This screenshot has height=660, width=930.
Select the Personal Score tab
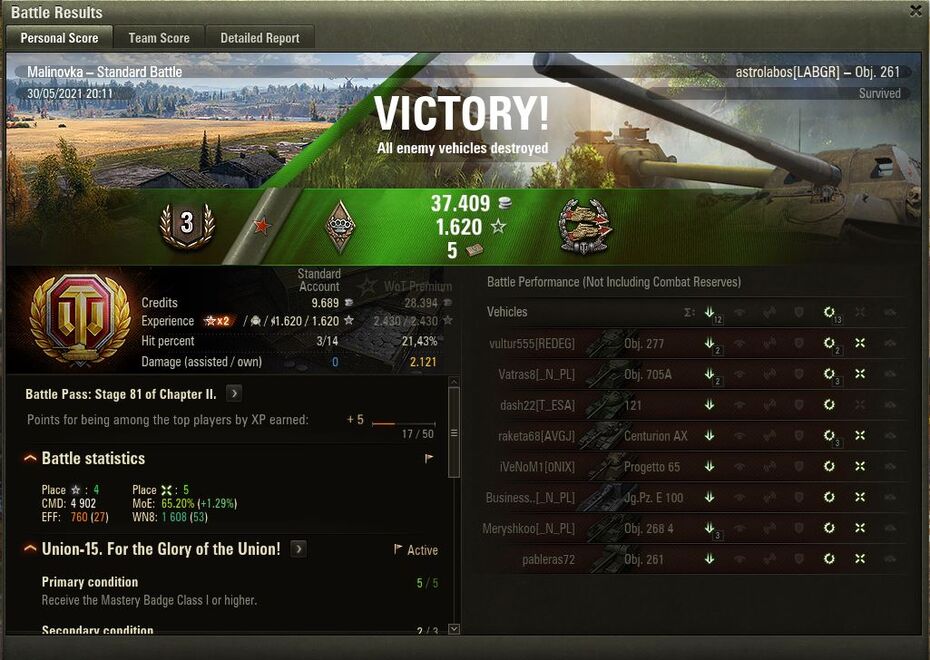coord(59,38)
